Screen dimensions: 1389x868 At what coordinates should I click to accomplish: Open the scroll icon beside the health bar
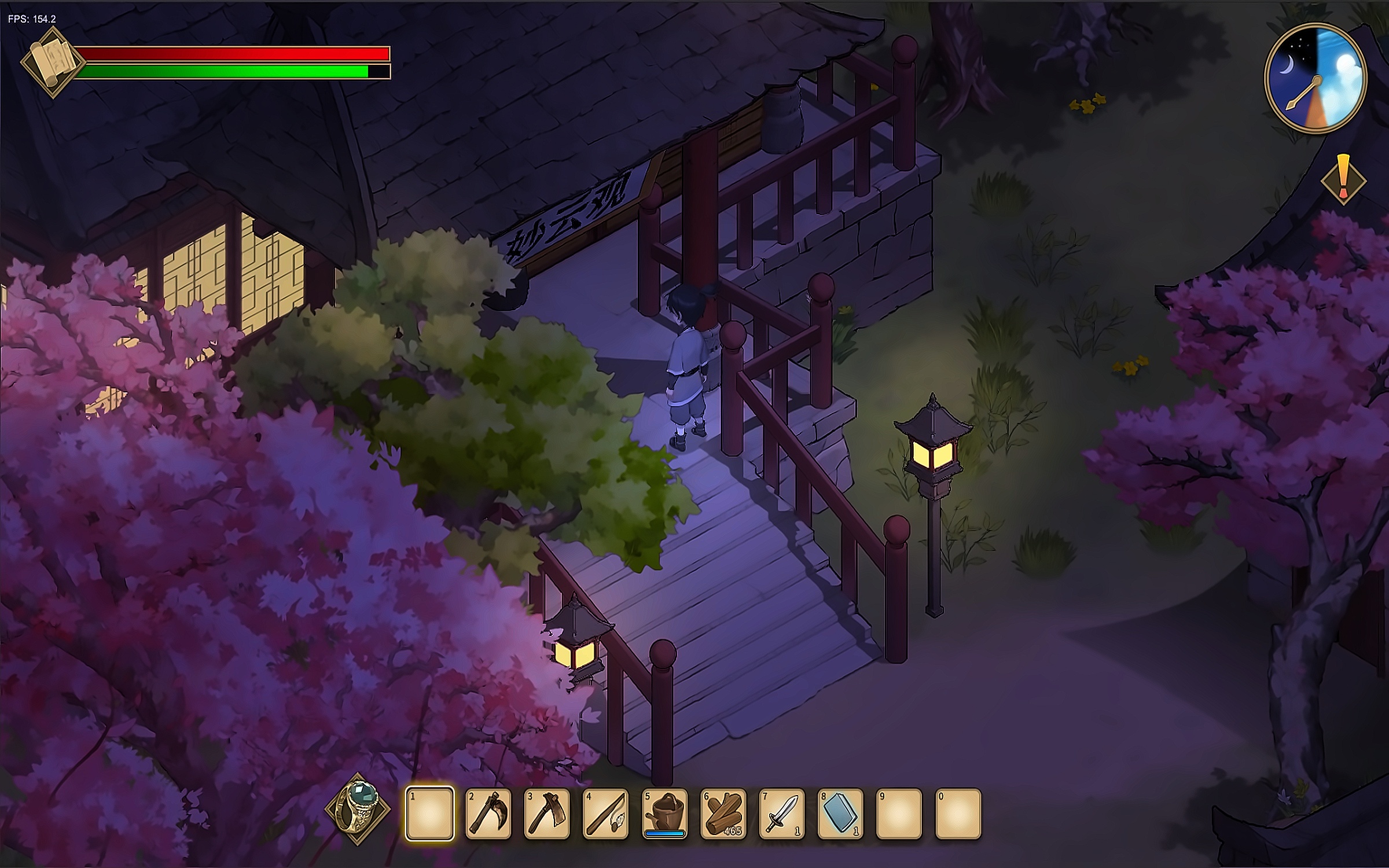click(x=53, y=62)
